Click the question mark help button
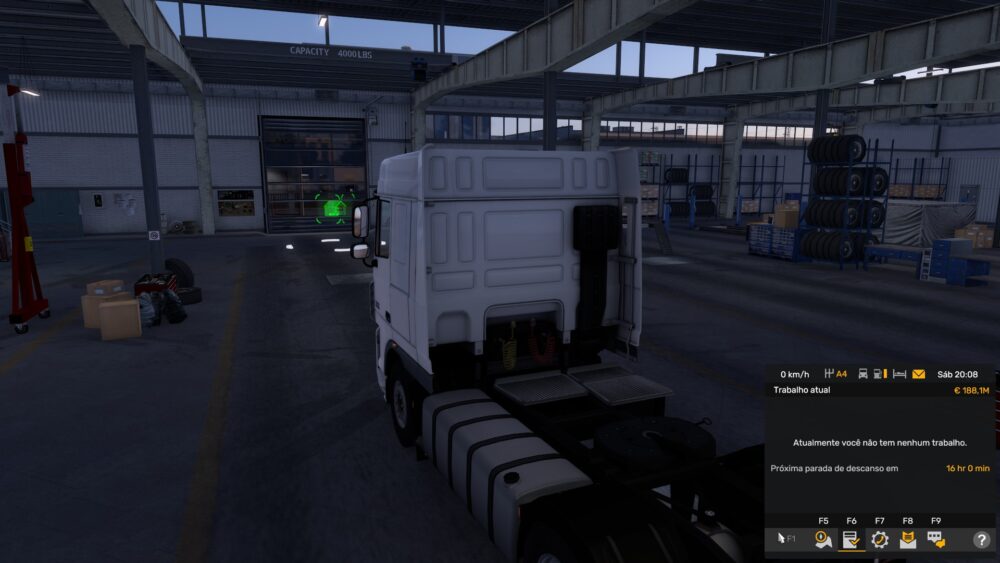Image resolution: width=1000 pixels, height=563 pixels. click(981, 539)
